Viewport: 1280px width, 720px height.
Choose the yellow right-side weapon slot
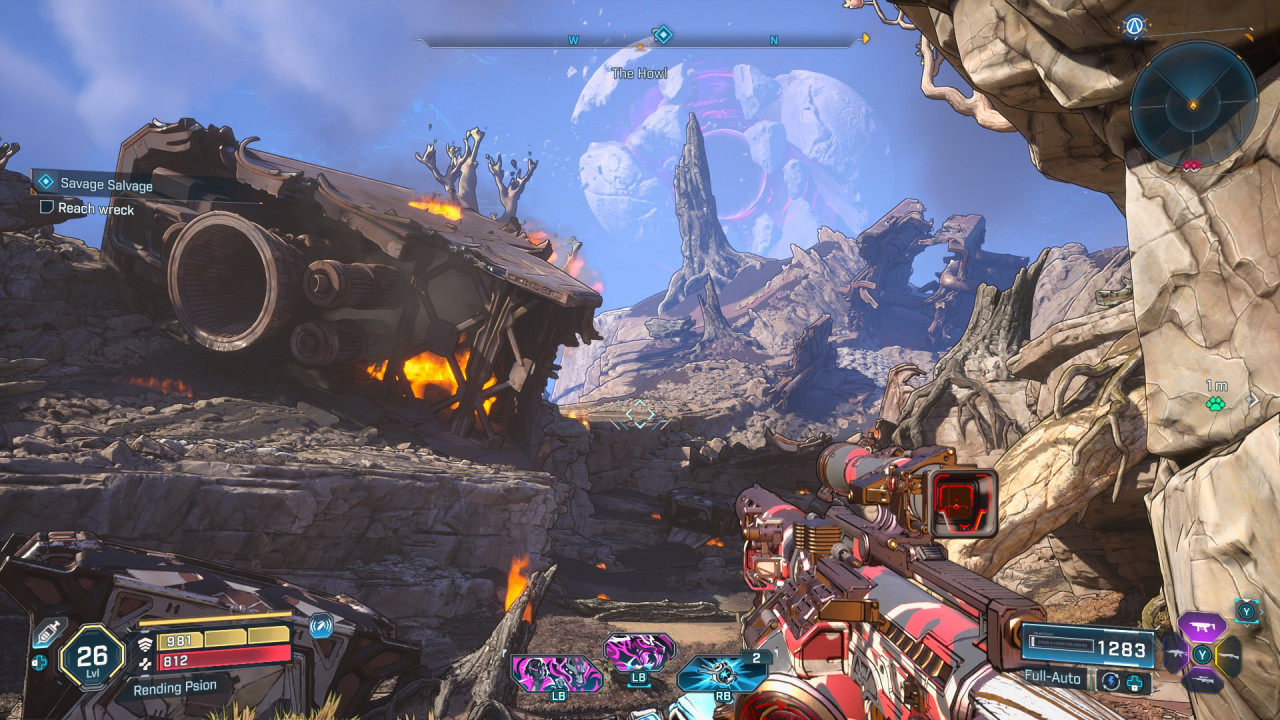click(1230, 655)
